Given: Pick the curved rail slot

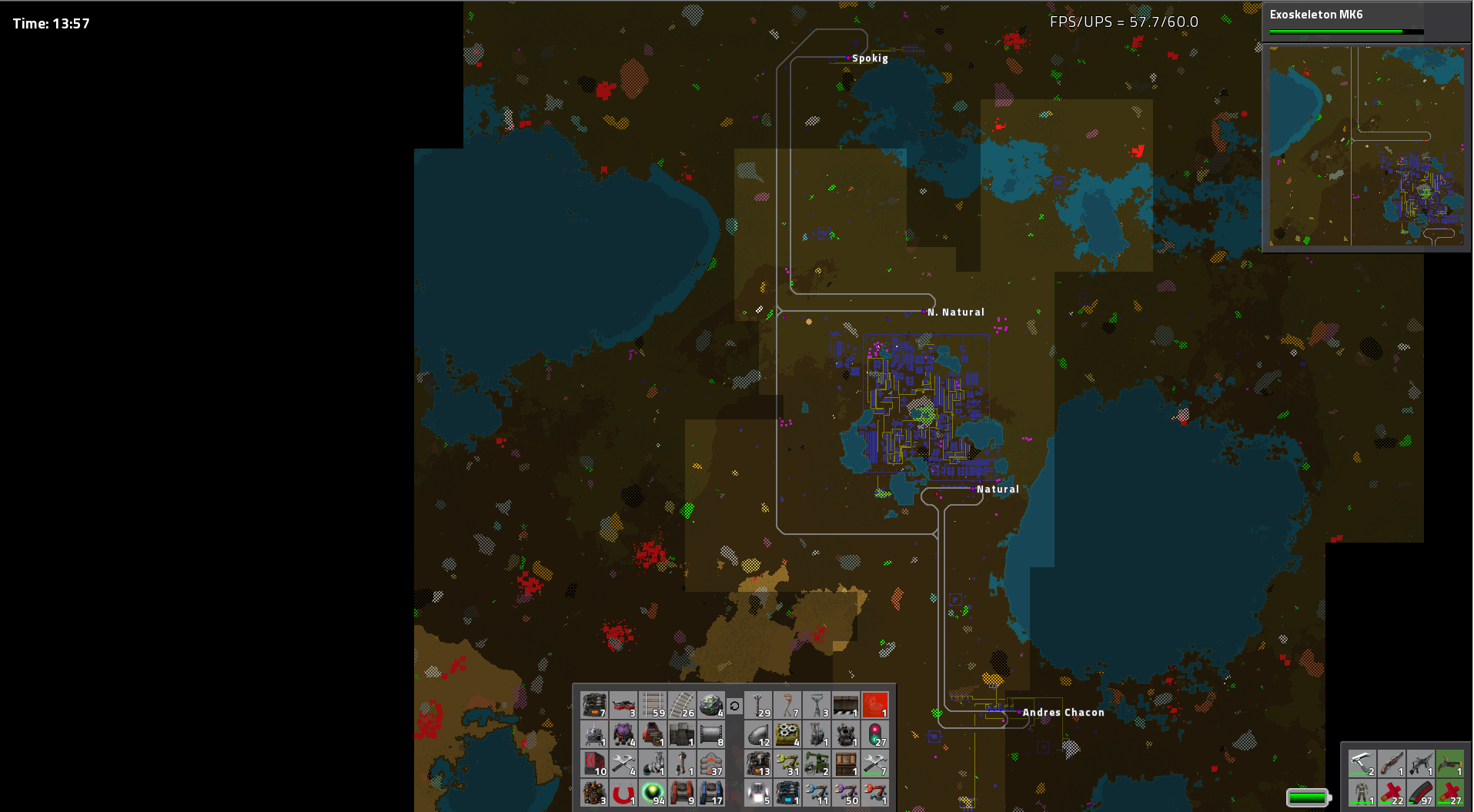Looking at the screenshot, I should (682, 705).
